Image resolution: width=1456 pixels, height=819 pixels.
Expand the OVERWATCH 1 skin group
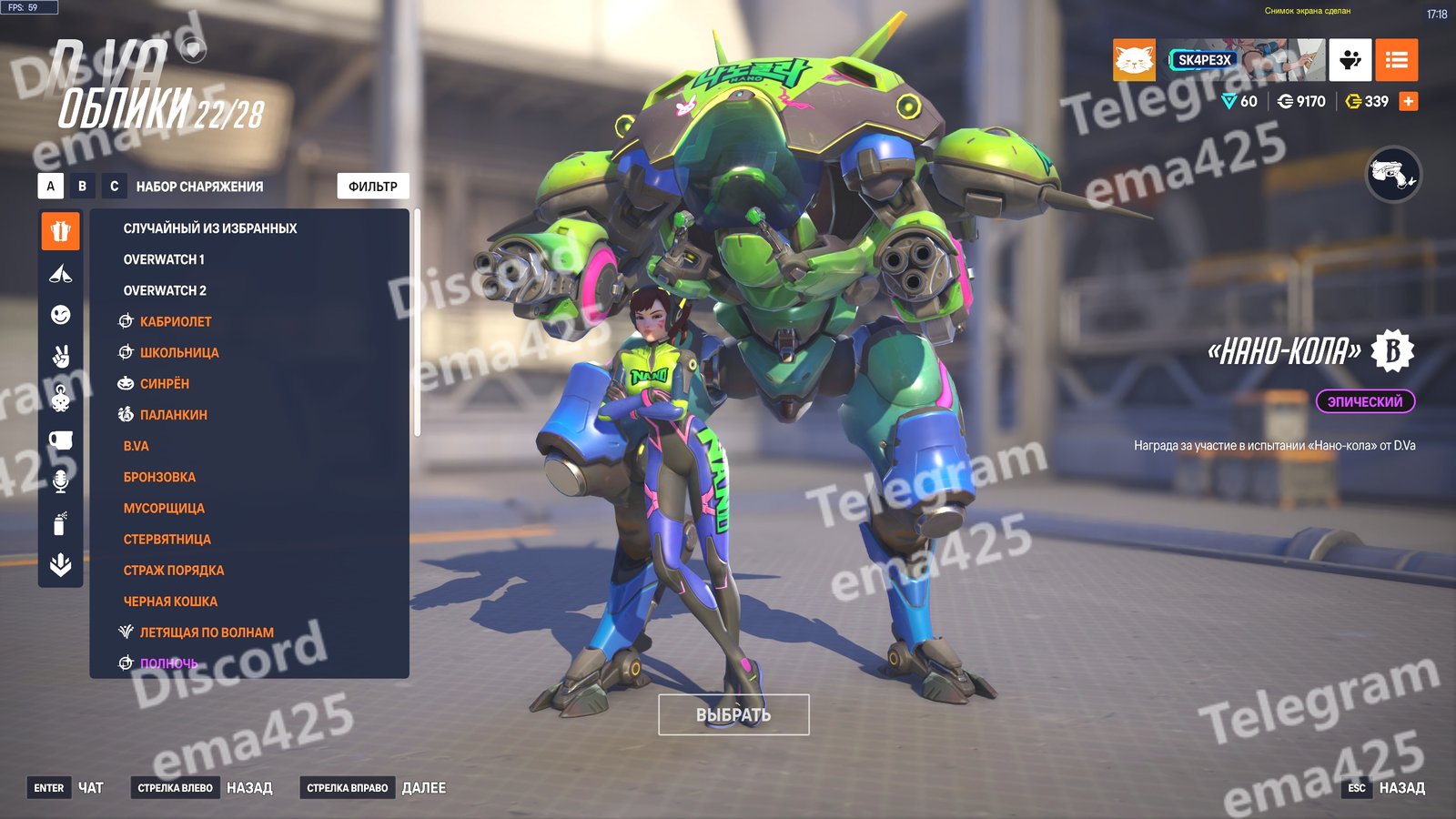[164, 259]
